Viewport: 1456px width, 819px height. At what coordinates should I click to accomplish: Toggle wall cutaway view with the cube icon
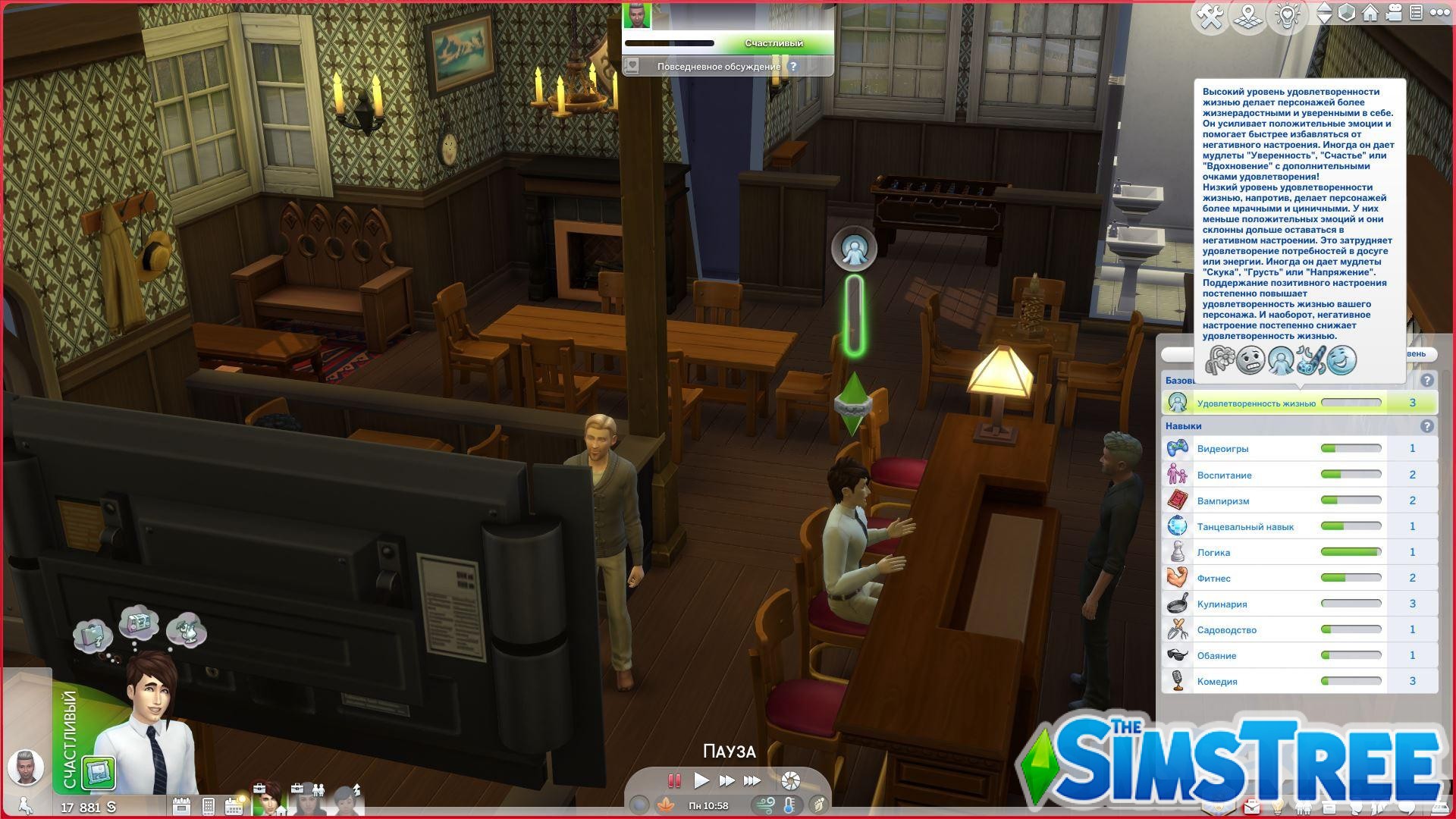[x=1348, y=14]
